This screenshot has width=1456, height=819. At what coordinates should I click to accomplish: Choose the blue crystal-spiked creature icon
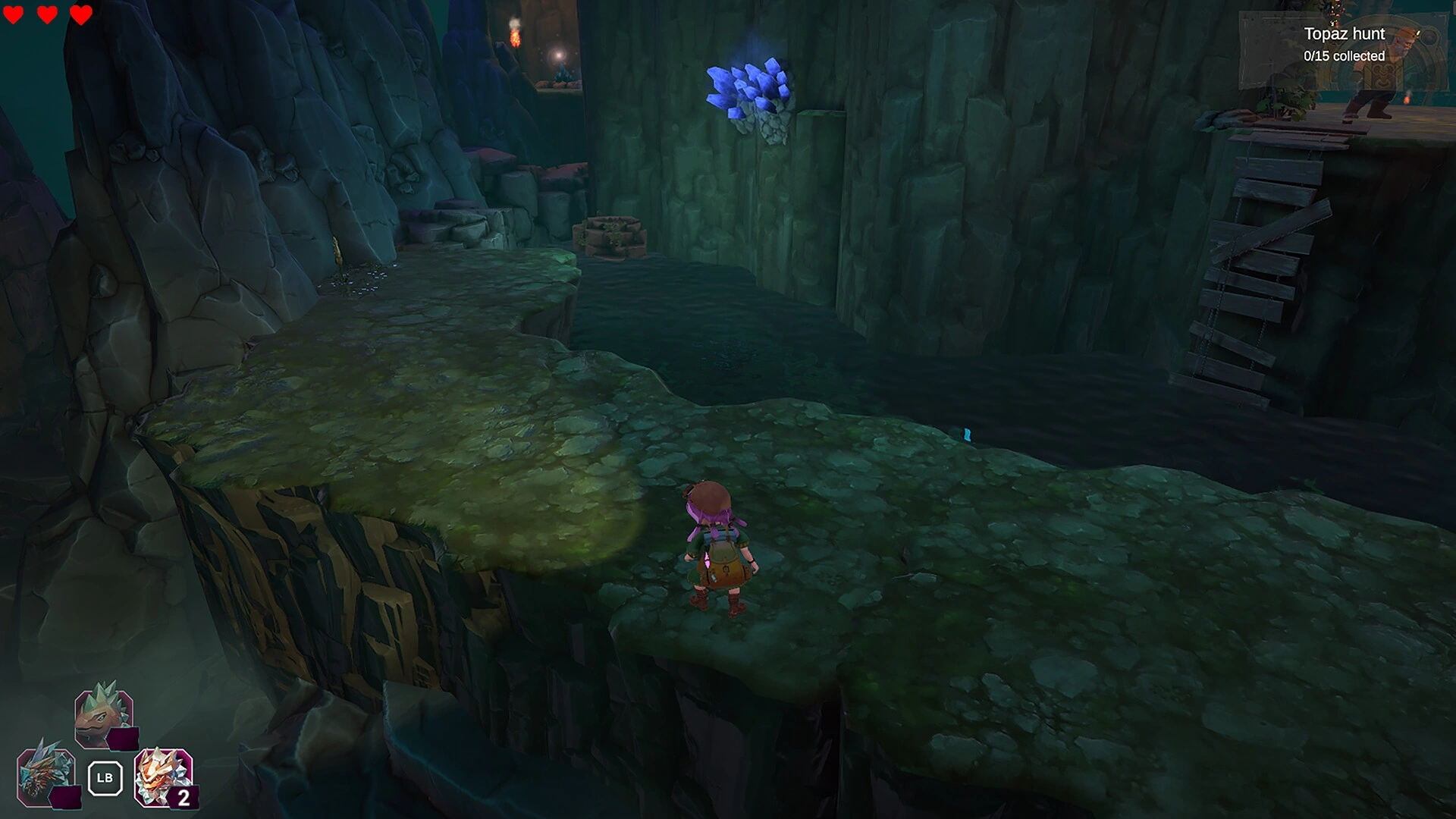(x=46, y=777)
